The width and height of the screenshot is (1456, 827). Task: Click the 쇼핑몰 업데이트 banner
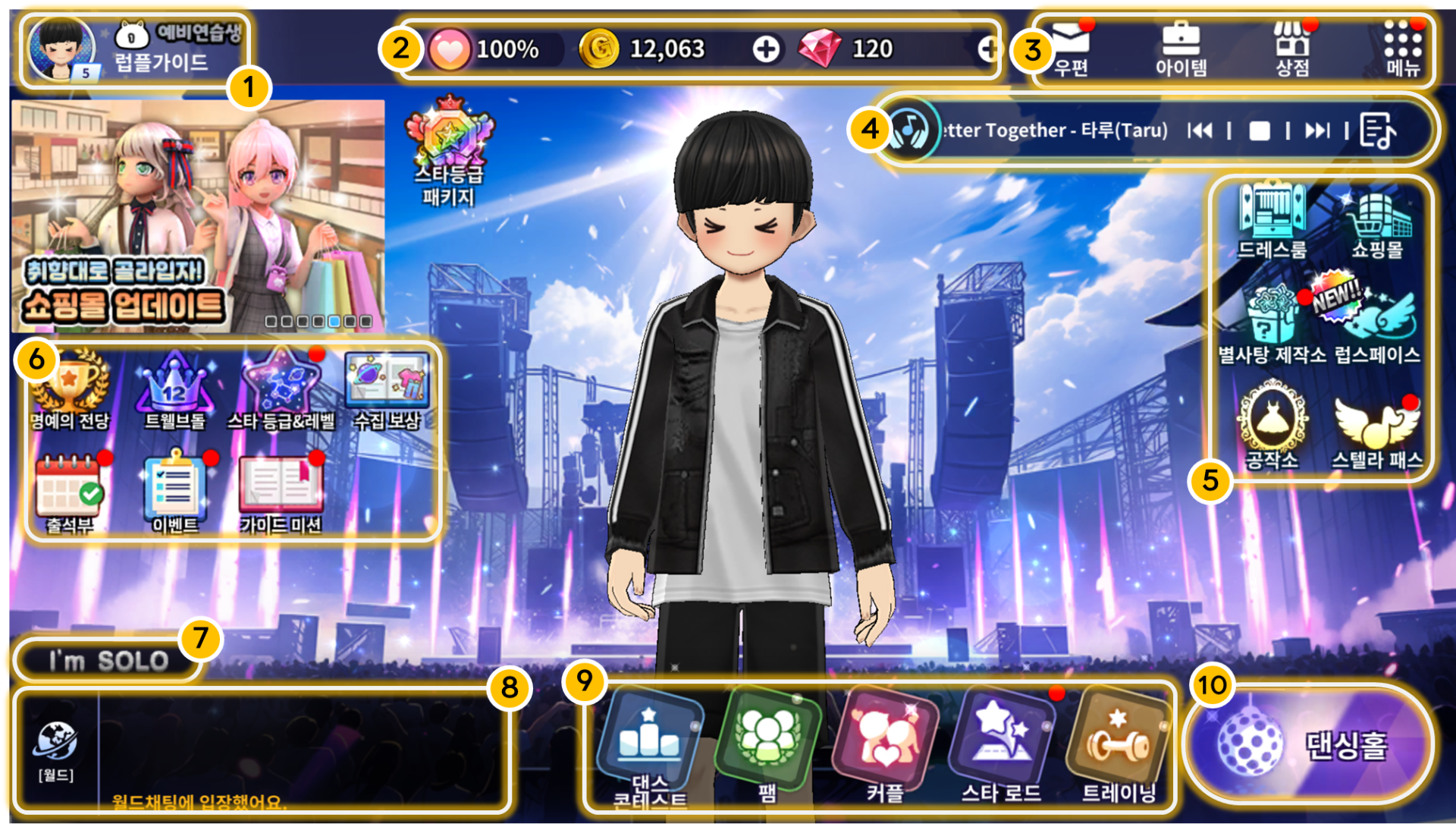pyautogui.click(x=197, y=216)
